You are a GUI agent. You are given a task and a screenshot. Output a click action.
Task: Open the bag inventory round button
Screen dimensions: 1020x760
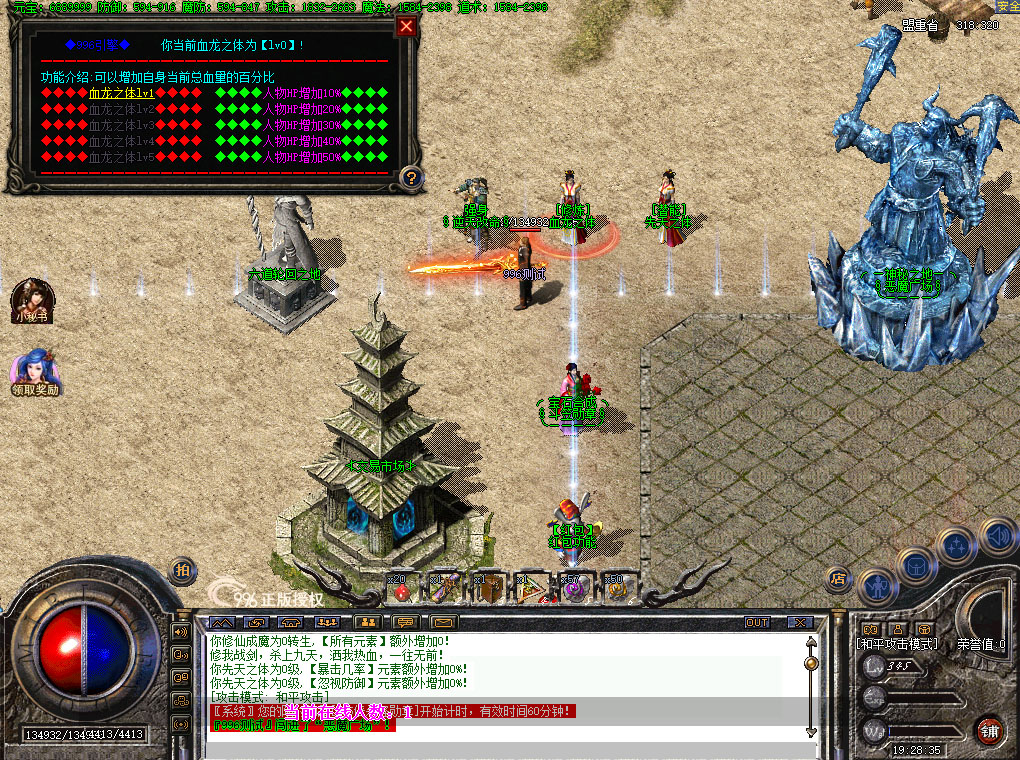click(x=915, y=565)
